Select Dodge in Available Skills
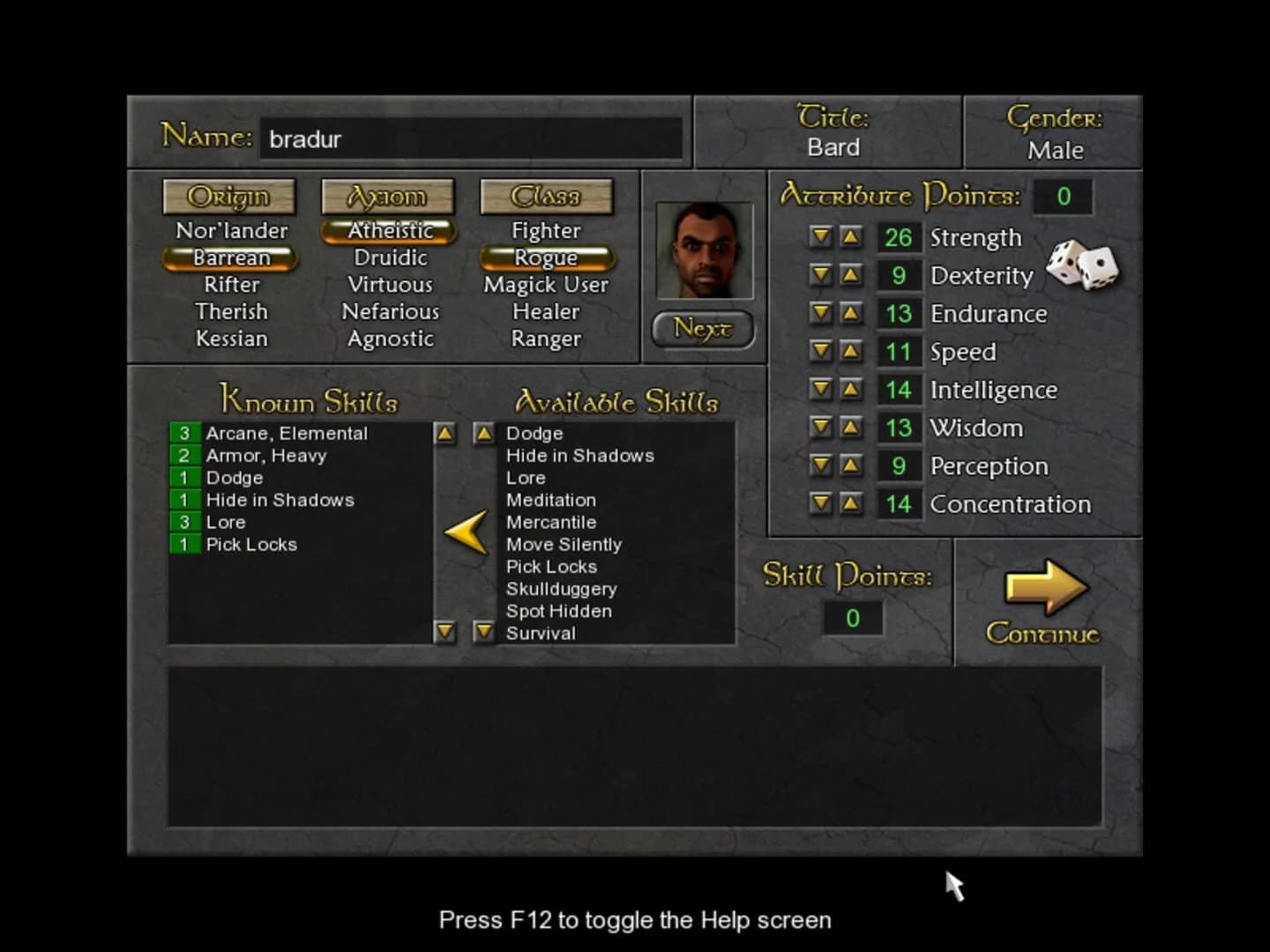 [534, 433]
